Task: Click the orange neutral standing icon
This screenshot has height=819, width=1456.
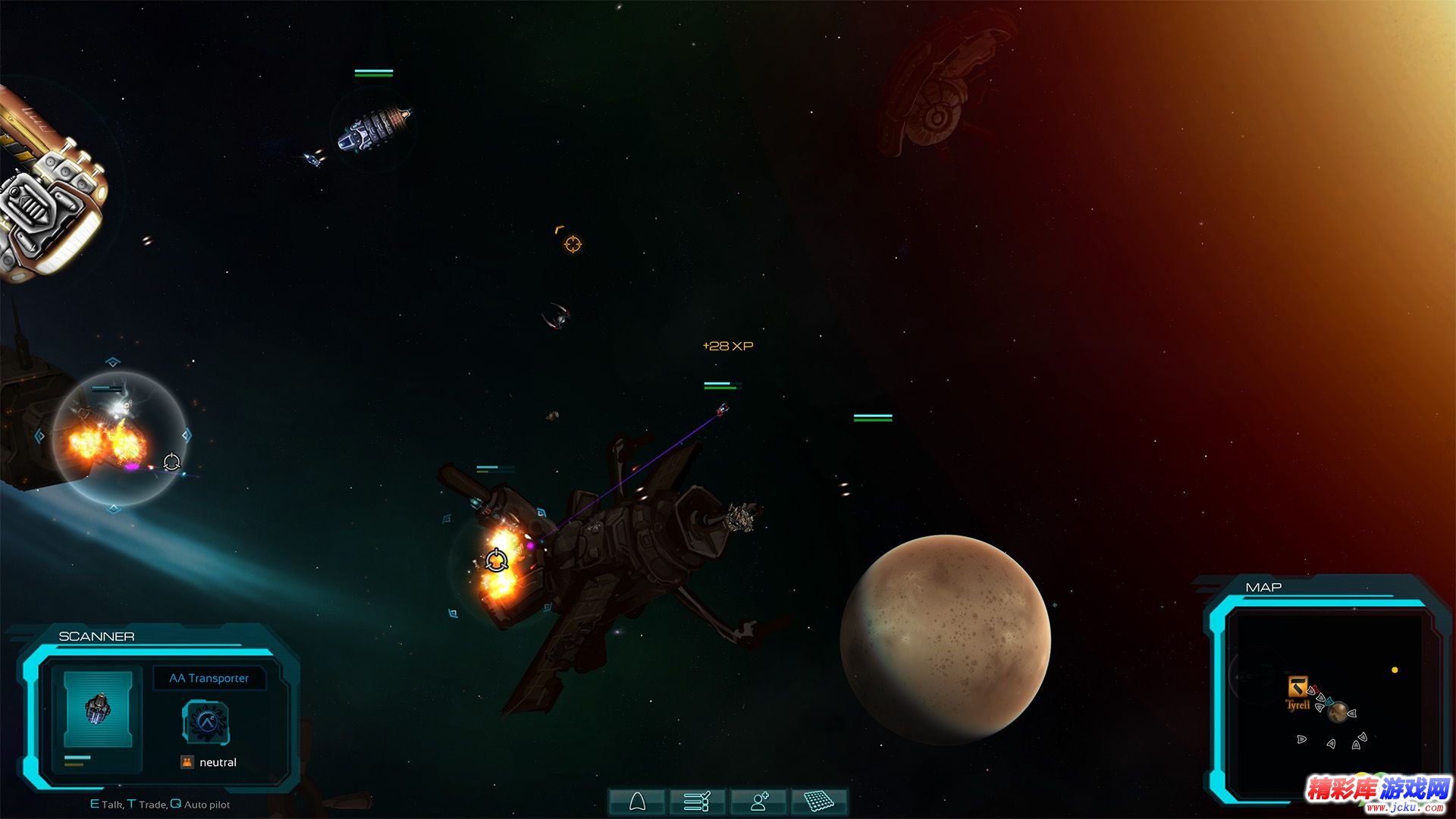Action: click(x=187, y=762)
